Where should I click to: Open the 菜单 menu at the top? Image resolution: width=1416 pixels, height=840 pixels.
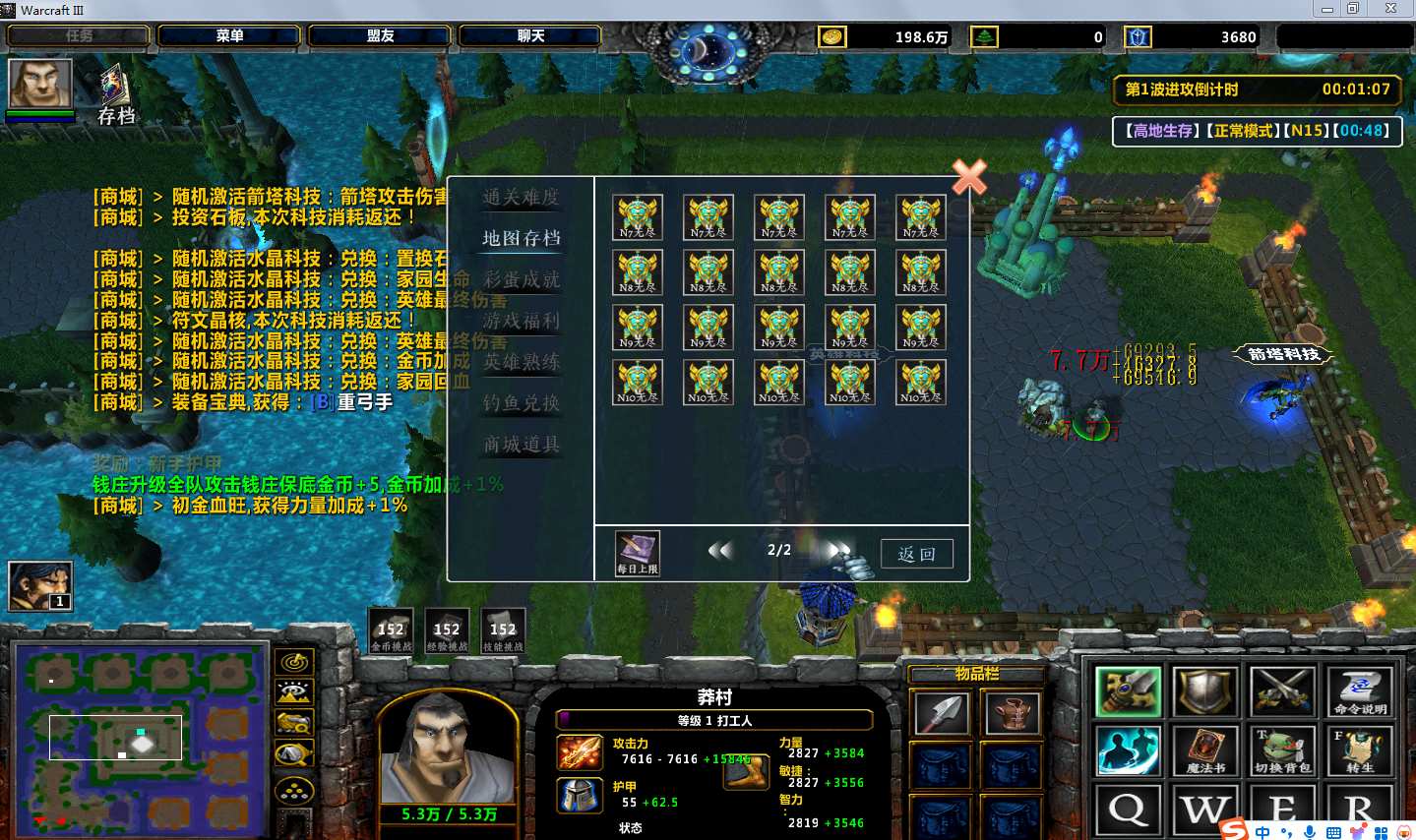point(229,36)
